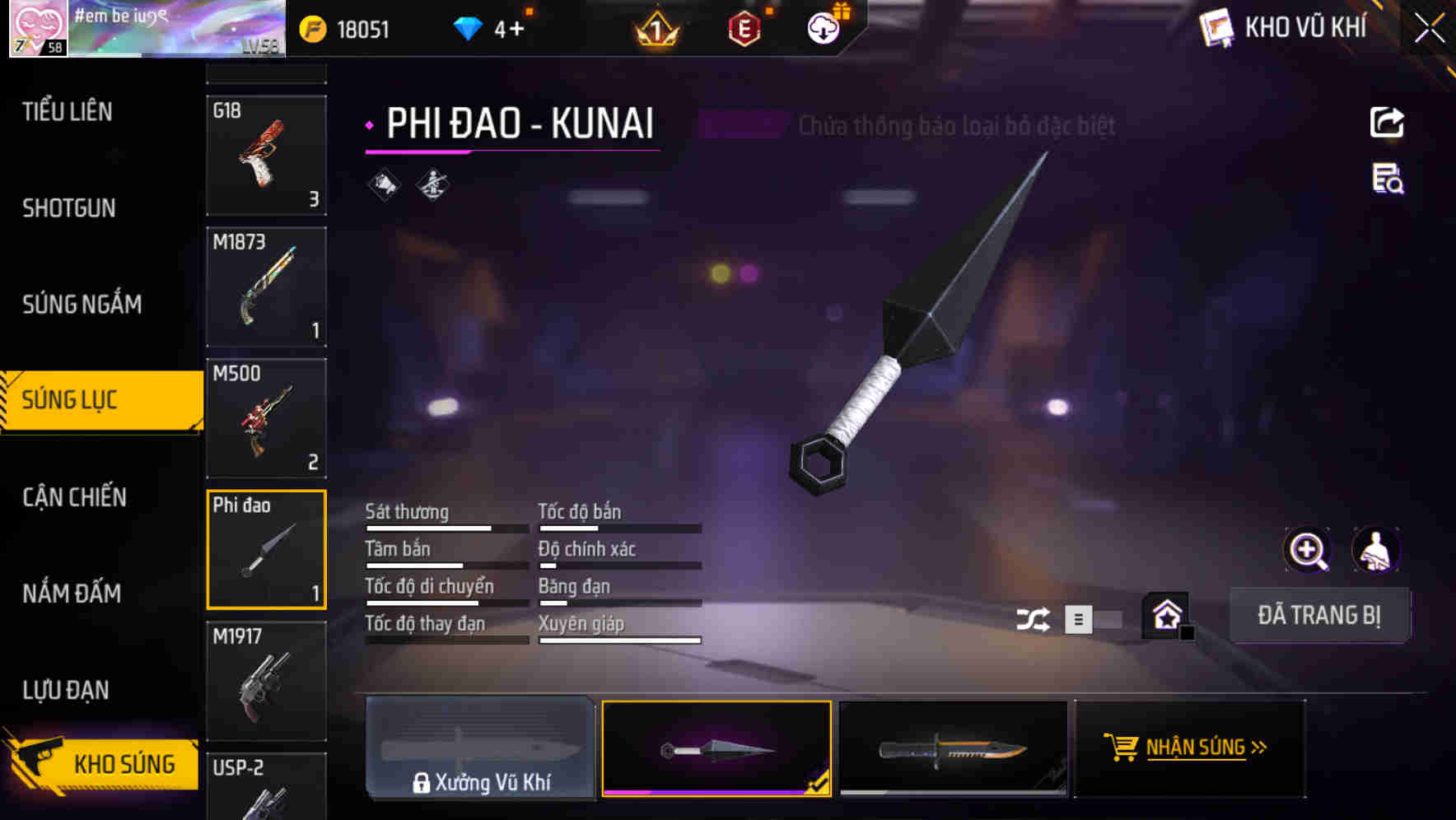Select the G18 pistol thumbnail
1456x820 pixels.
click(266, 156)
